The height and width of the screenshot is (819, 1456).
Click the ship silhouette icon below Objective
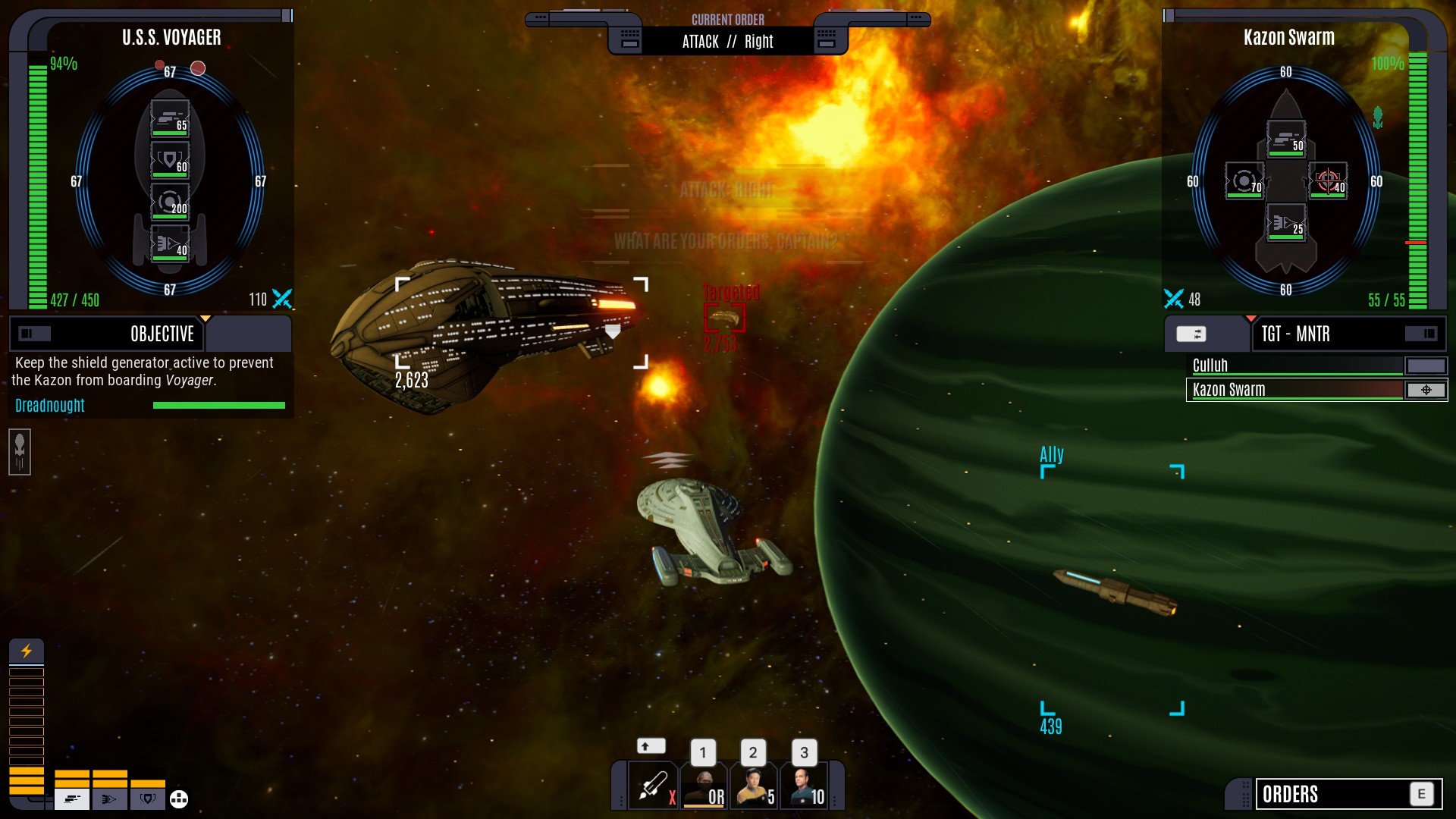coord(20,452)
